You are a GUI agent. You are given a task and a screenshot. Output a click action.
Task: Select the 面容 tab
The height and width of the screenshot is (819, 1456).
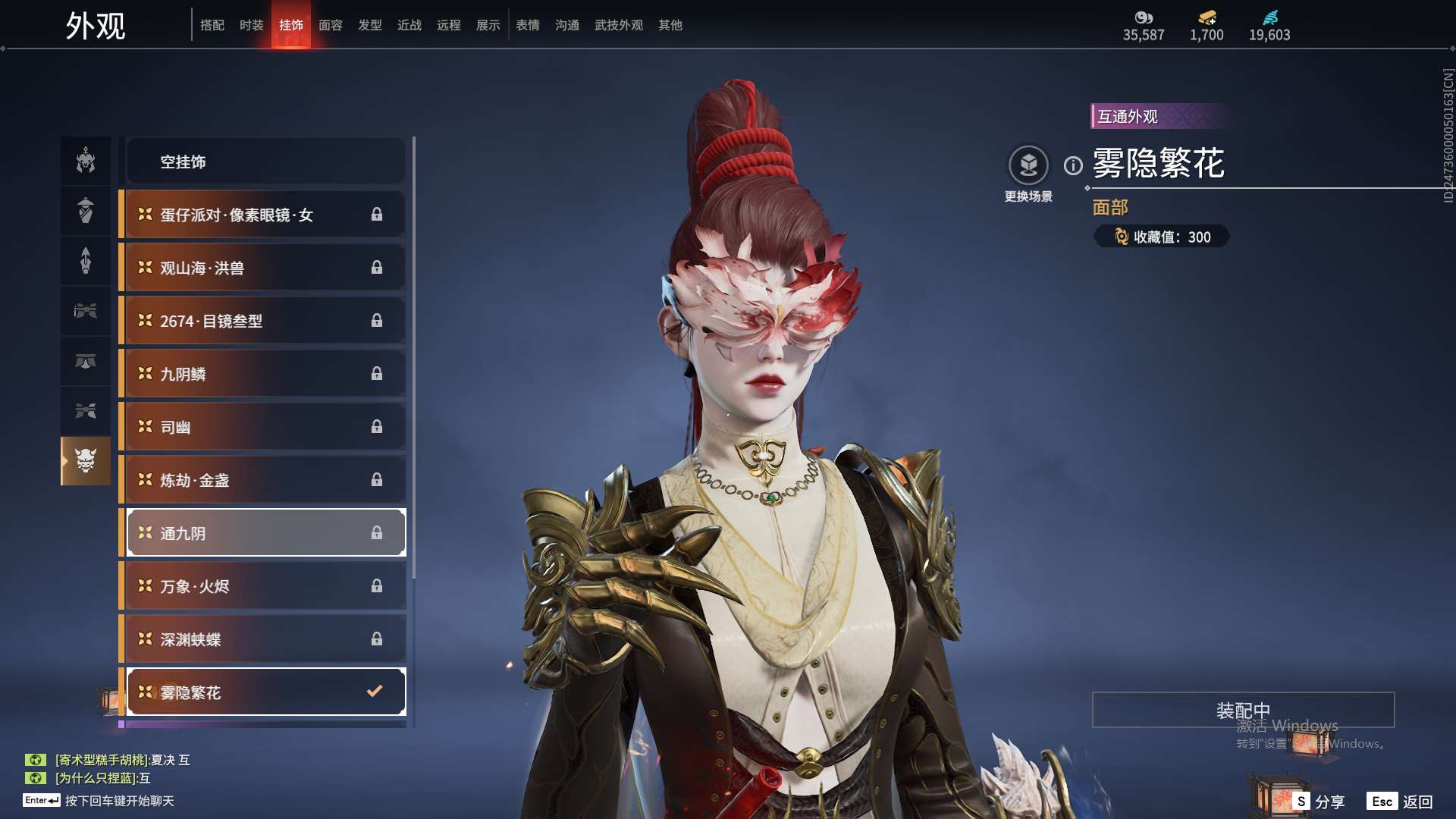point(330,25)
